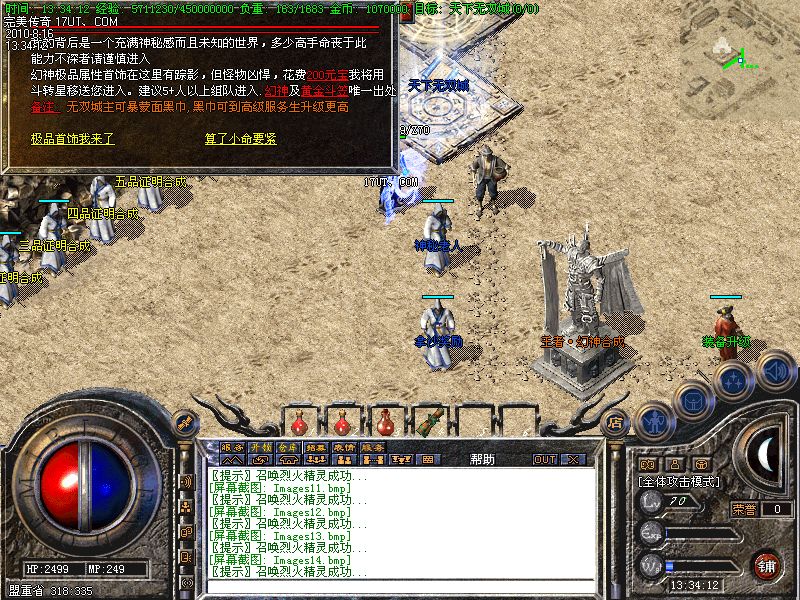Open the bag round button
800x600 pixels.
coord(692,400)
